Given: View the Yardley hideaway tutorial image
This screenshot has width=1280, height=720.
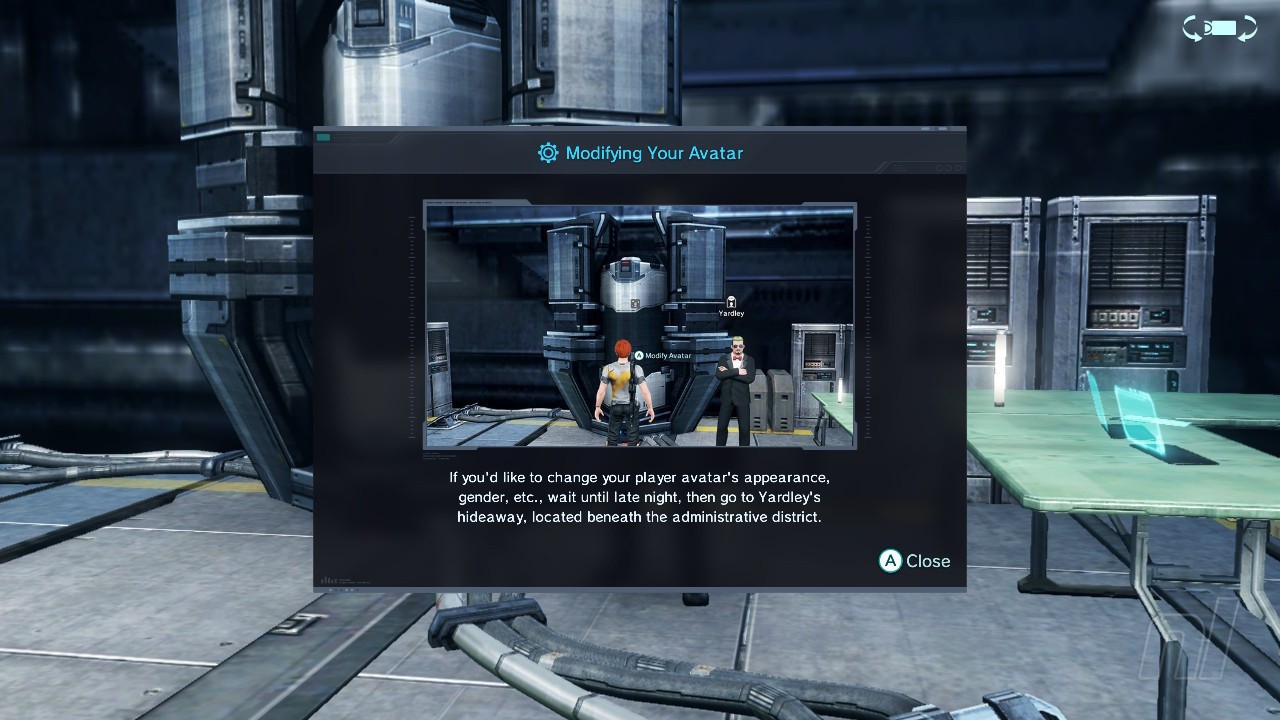Looking at the screenshot, I should [x=640, y=325].
